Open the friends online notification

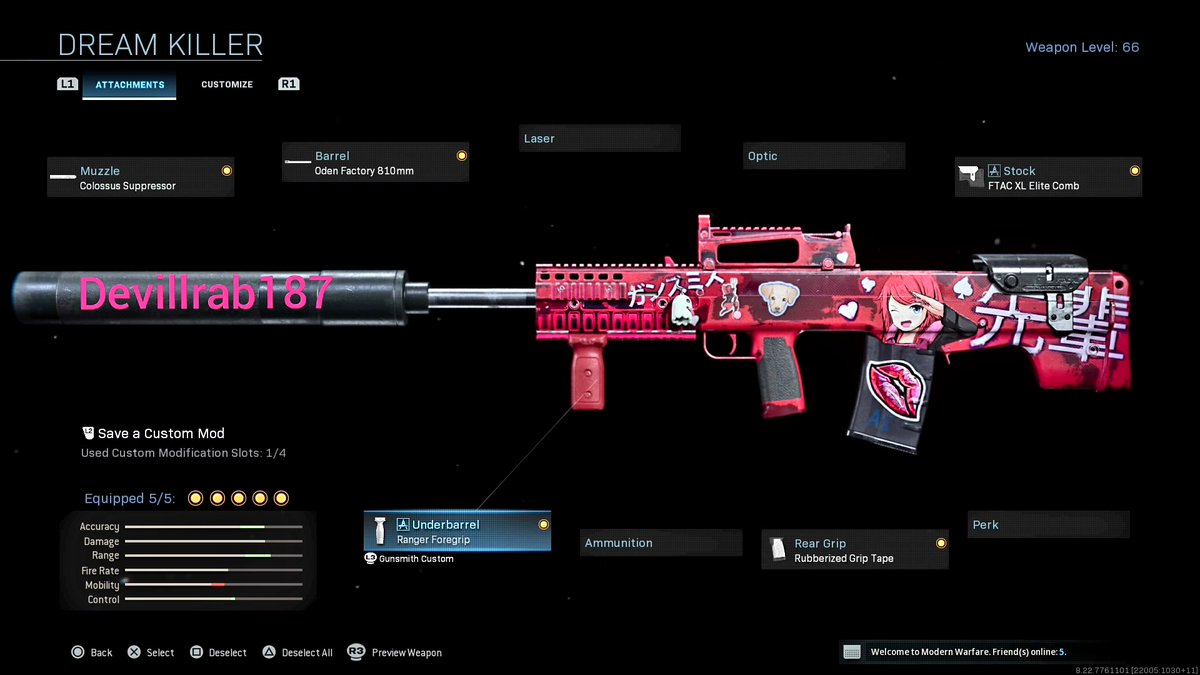point(966,652)
